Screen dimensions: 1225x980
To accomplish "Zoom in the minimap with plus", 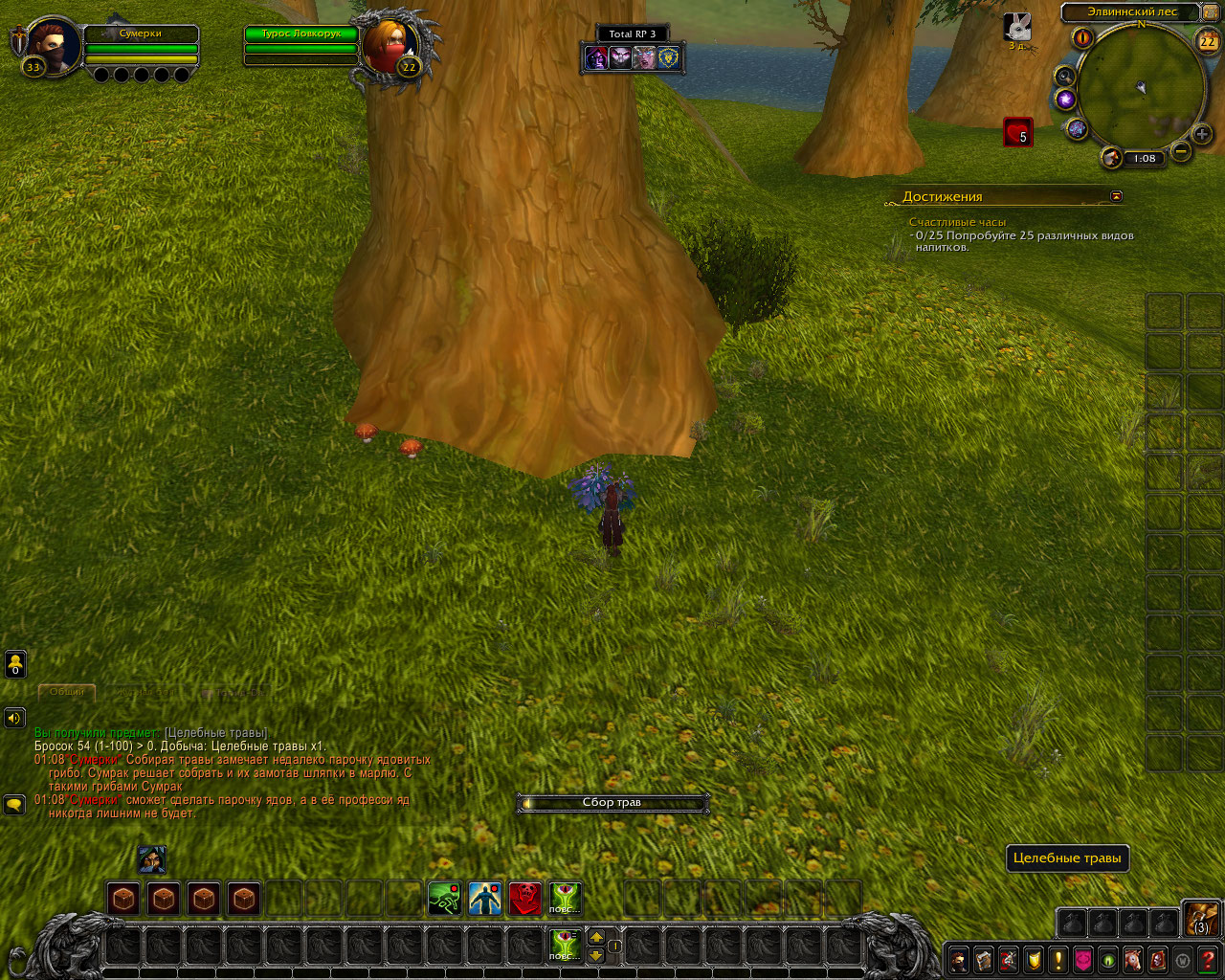I will [x=1202, y=134].
